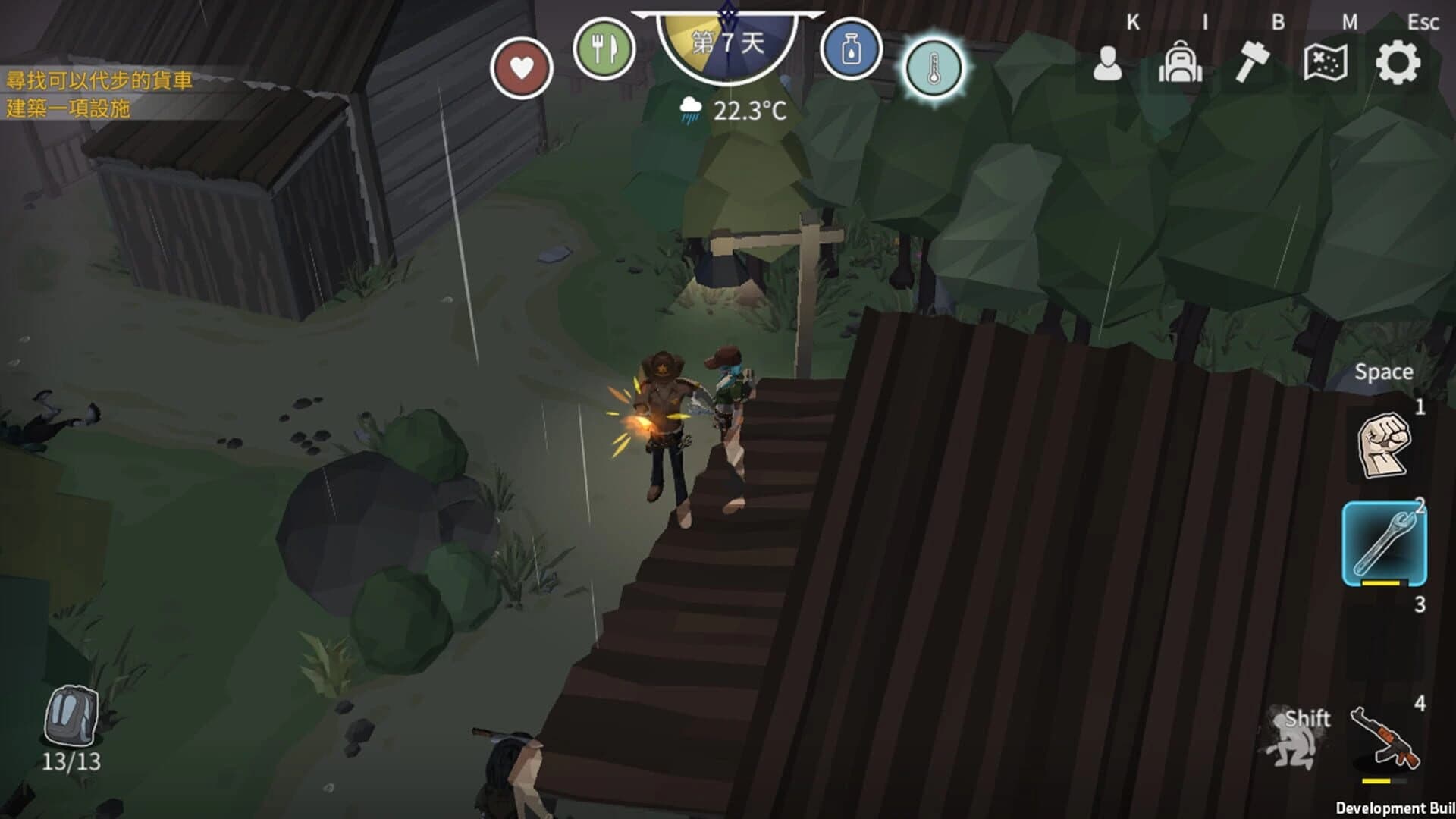Click the red heart health icon
This screenshot has height=819, width=1456.
click(522, 66)
